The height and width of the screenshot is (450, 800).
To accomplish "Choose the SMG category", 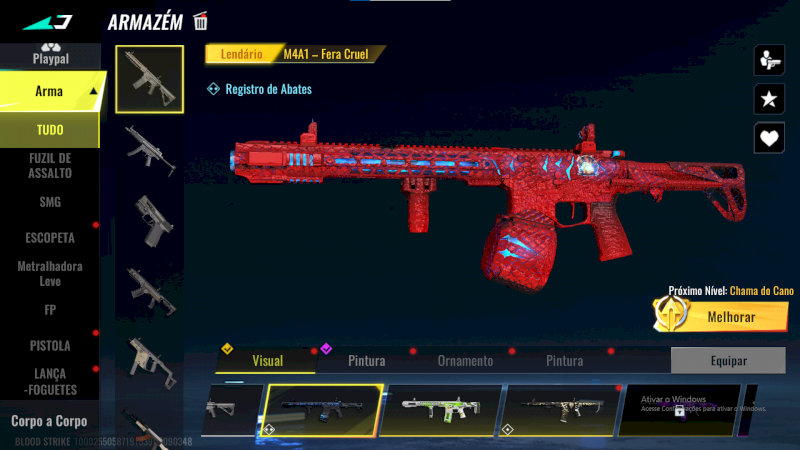I will (x=50, y=202).
